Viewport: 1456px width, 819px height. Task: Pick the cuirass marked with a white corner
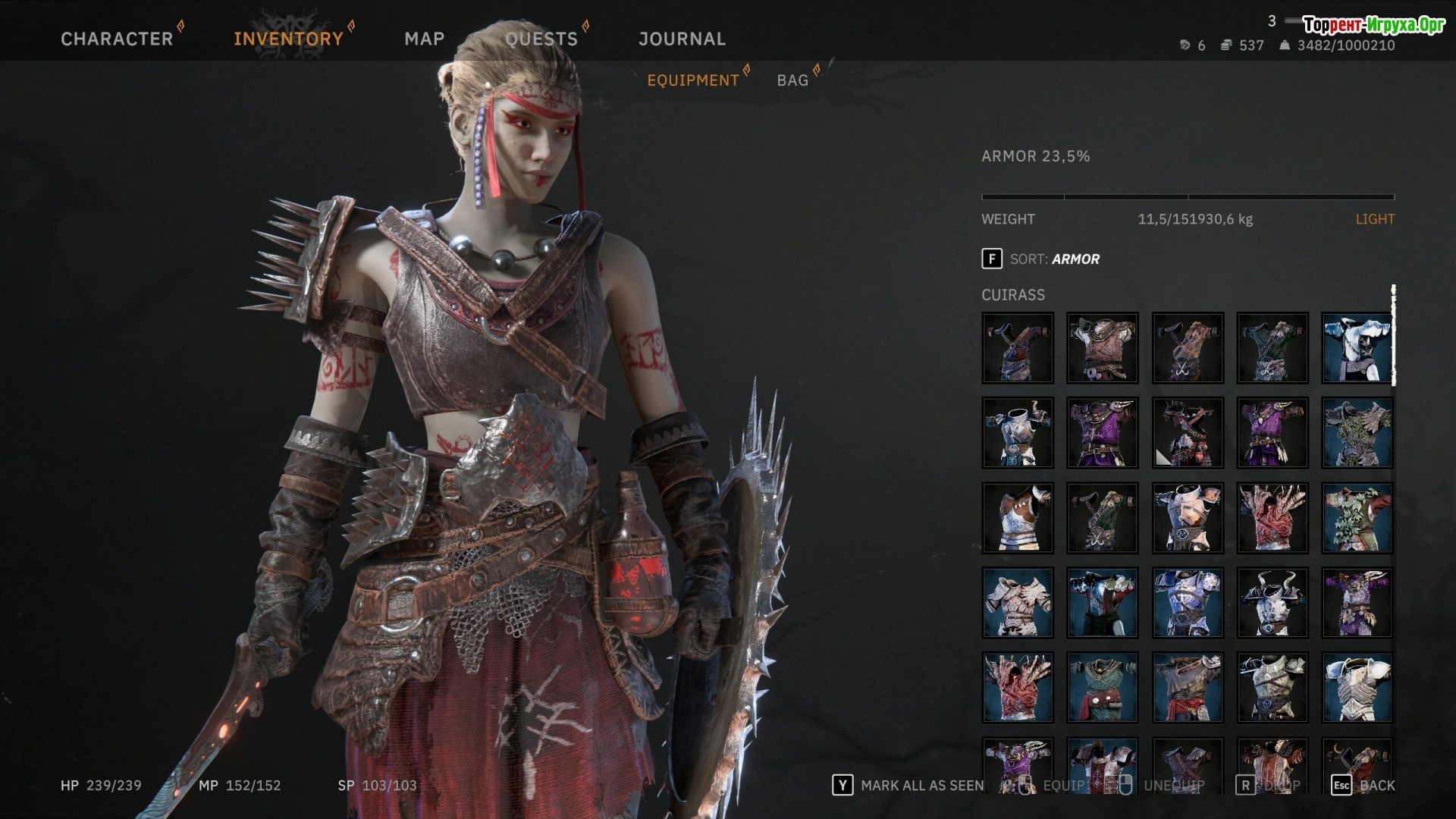[1187, 433]
